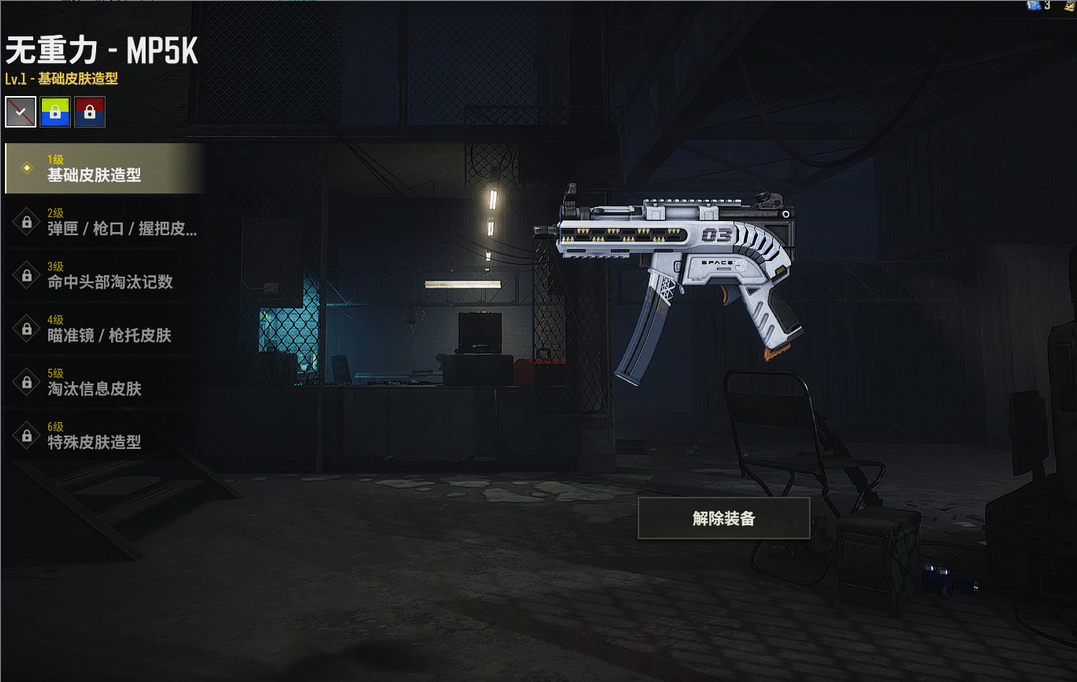This screenshot has height=682, width=1077.
Task: Show level 5 淘汰信息皮肤 entry
Action: click(104, 381)
